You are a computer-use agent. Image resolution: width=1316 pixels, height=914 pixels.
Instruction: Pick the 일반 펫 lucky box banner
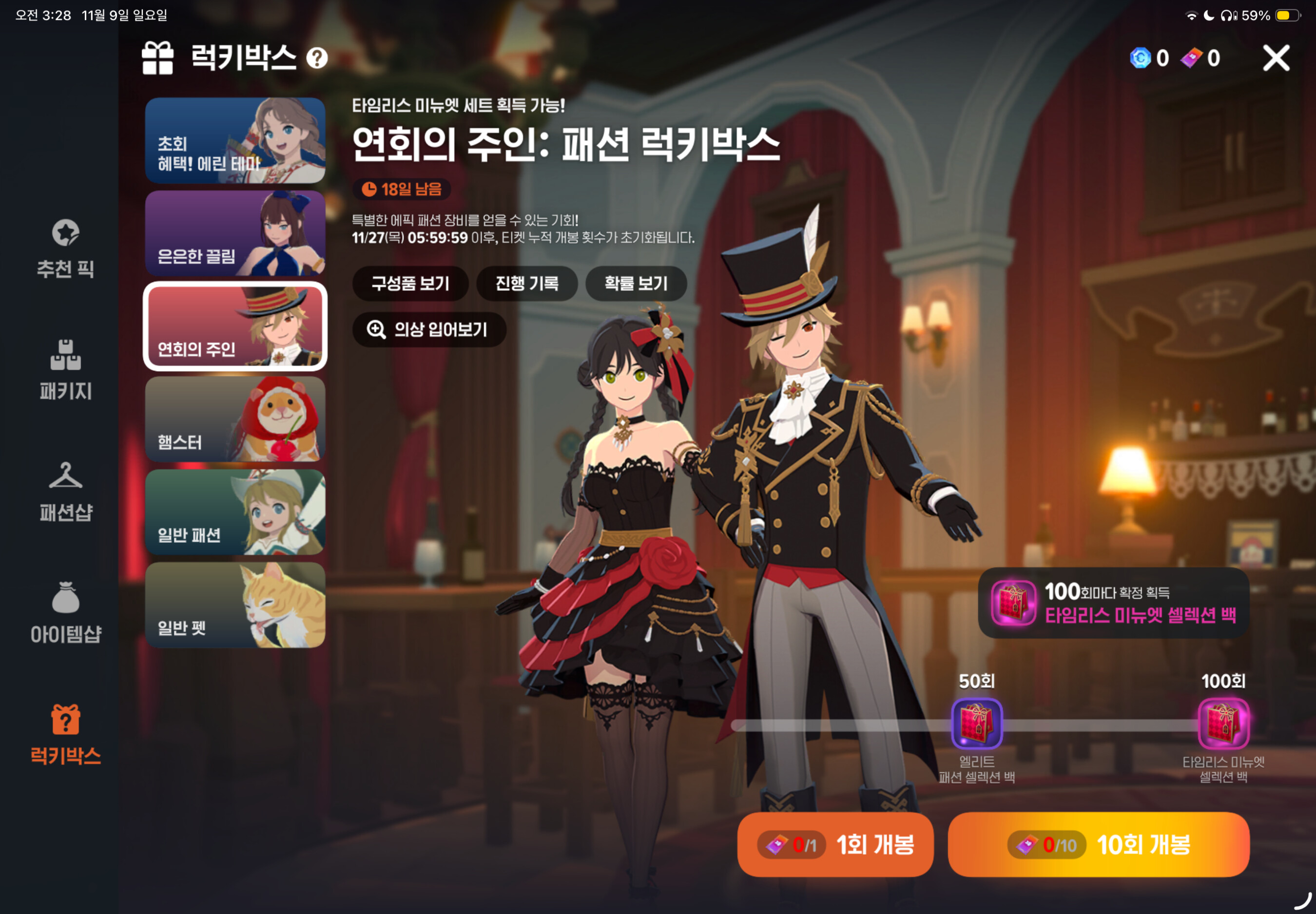235,605
